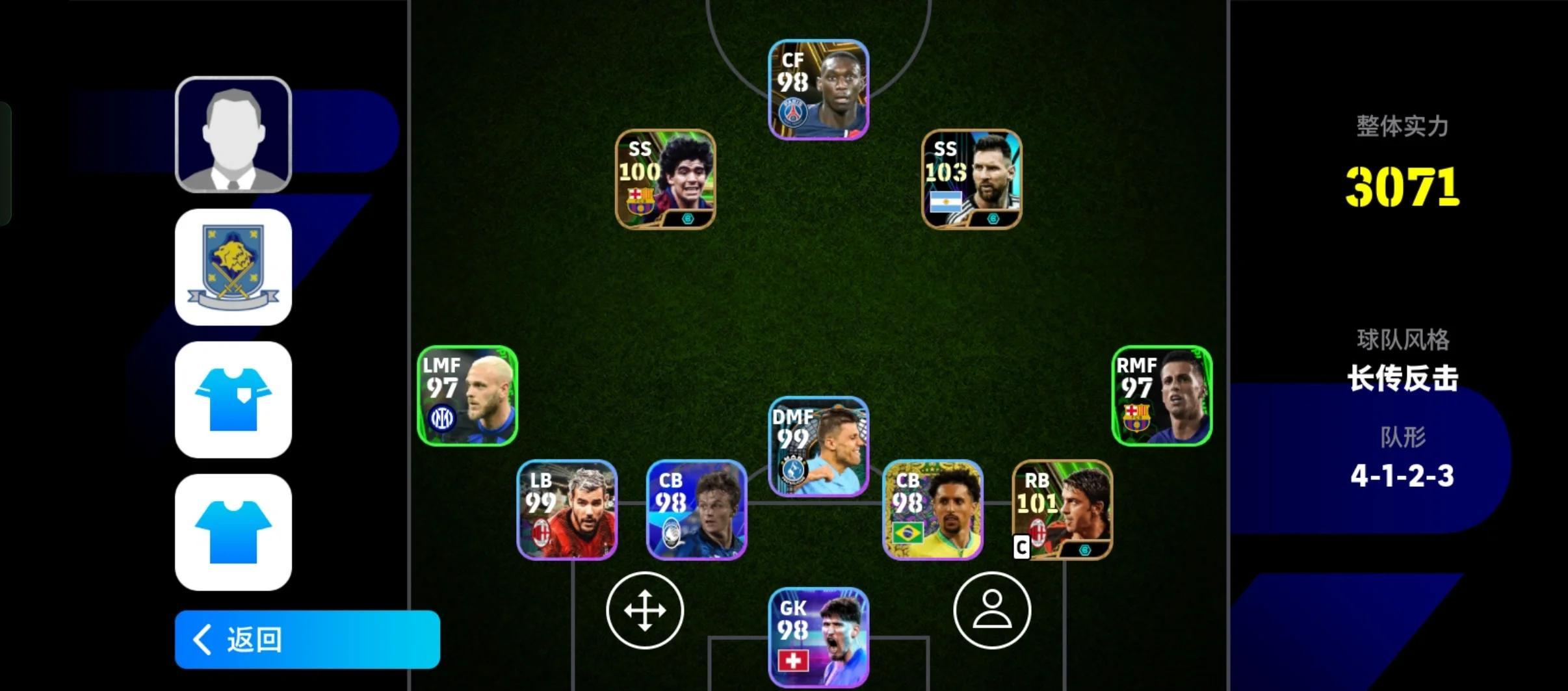Select the CB 98 Atalanta player card
The height and width of the screenshot is (691, 1568).
(x=696, y=510)
